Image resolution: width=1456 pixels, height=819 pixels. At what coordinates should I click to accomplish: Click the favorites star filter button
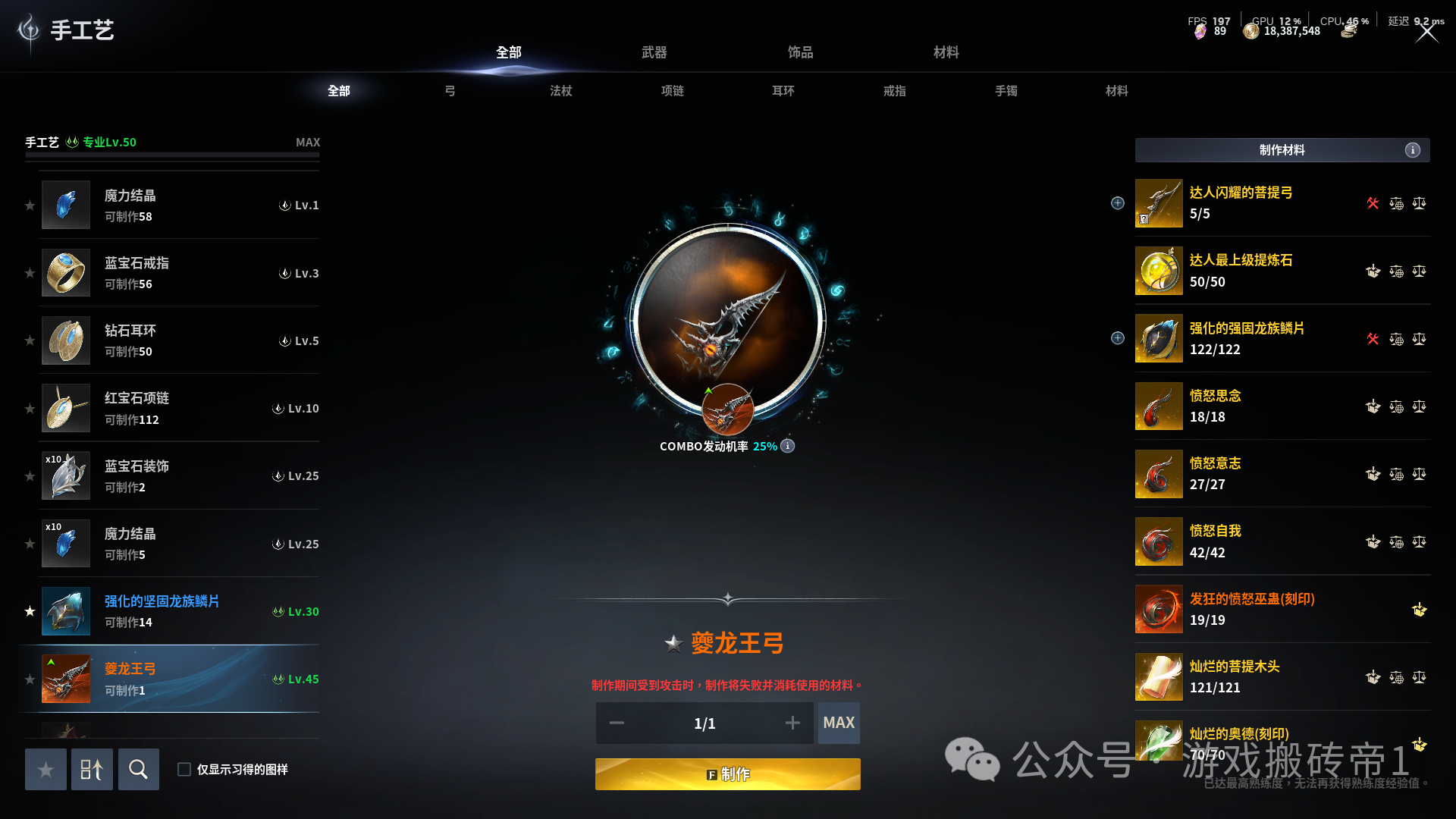point(45,769)
